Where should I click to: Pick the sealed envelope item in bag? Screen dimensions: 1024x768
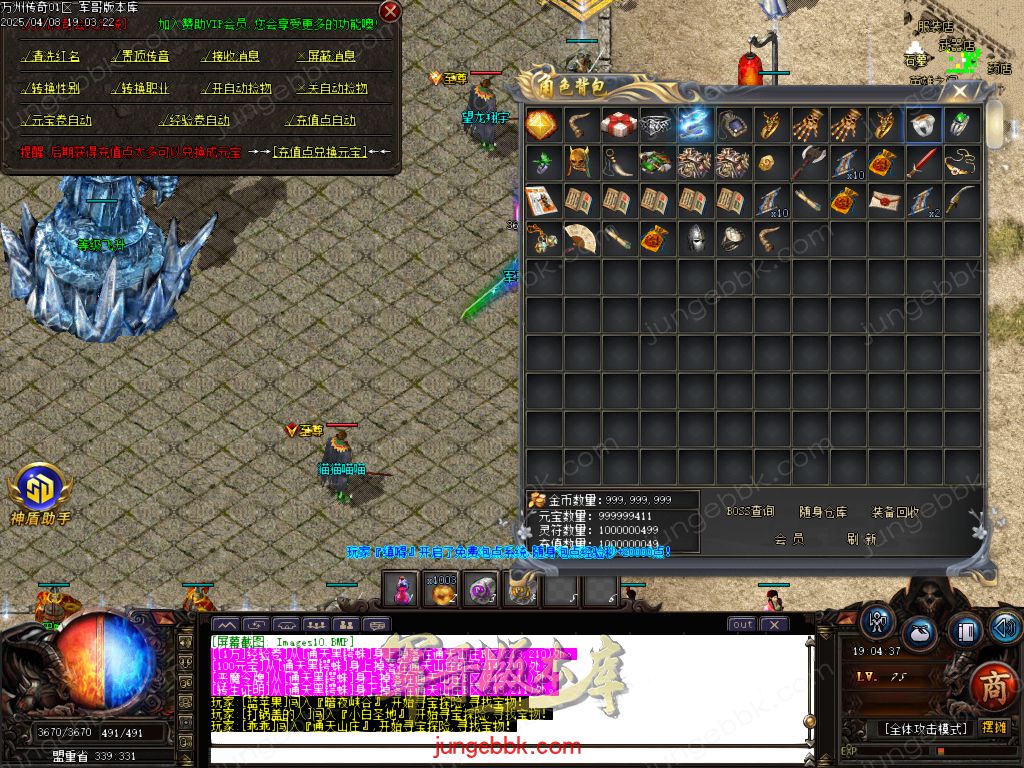[x=886, y=201]
